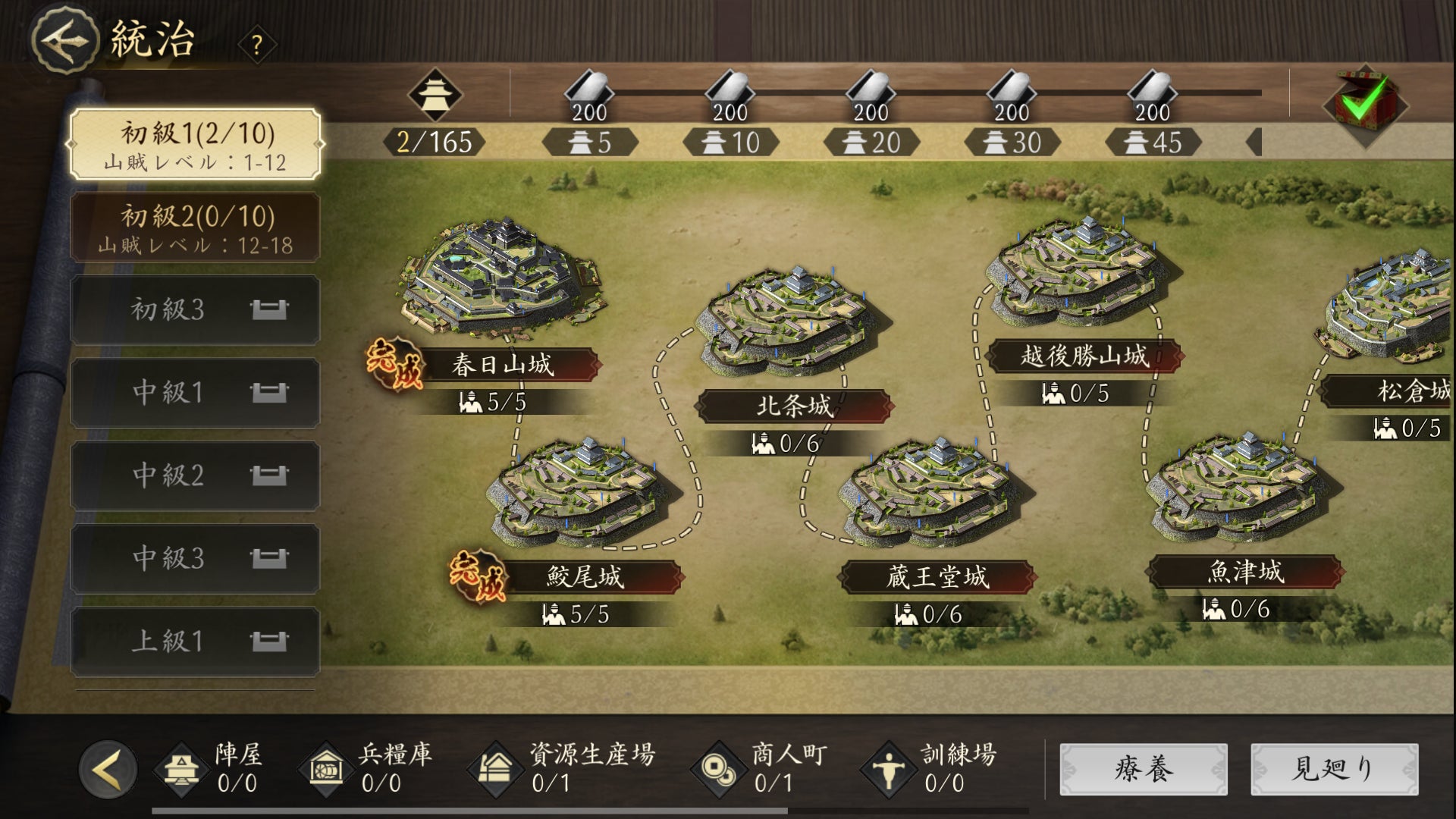Select 魚津城 castle
The width and height of the screenshot is (1456, 819).
tap(1242, 489)
